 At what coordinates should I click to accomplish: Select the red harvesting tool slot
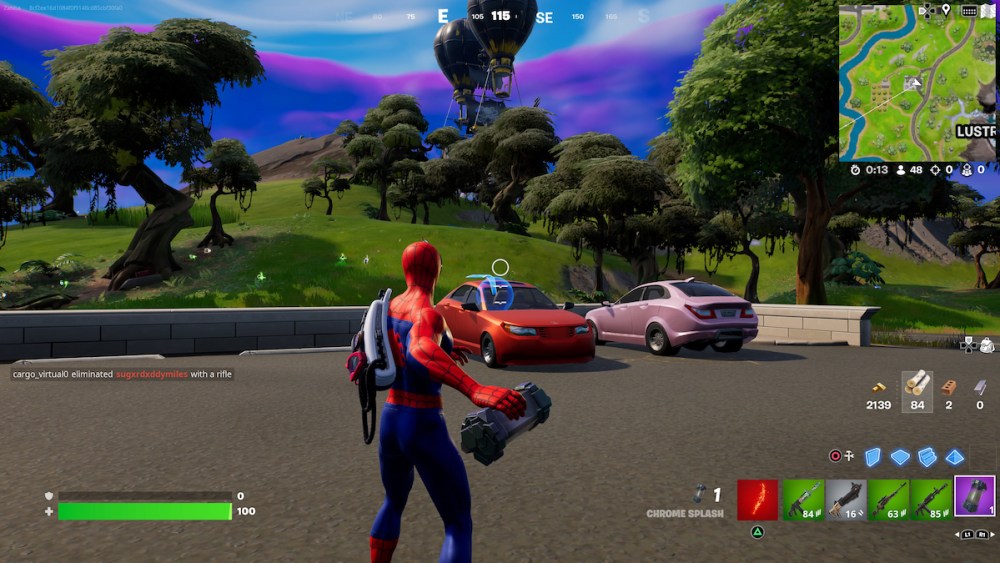pos(757,499)
